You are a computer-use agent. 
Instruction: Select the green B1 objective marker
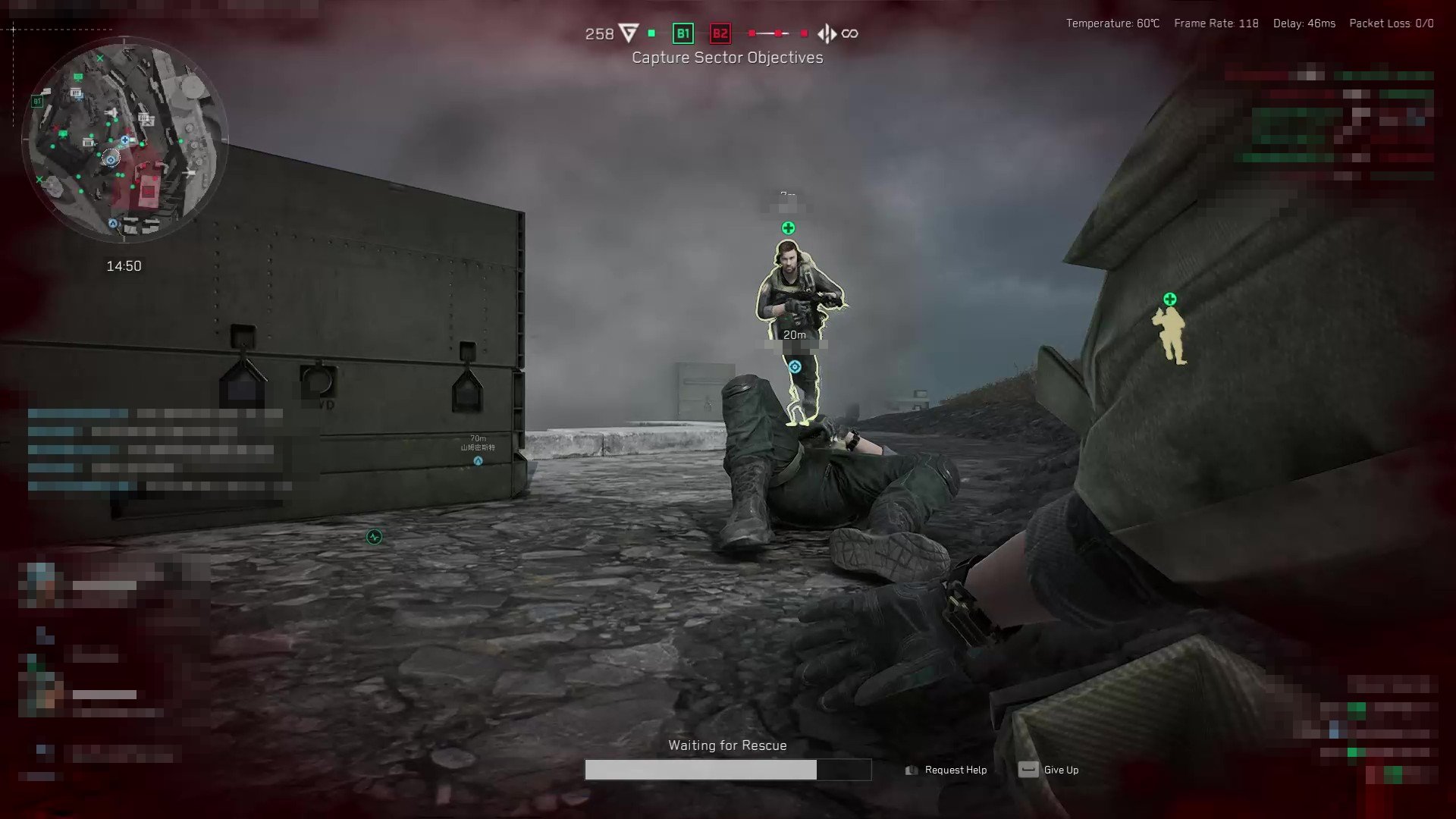point(682,33)
